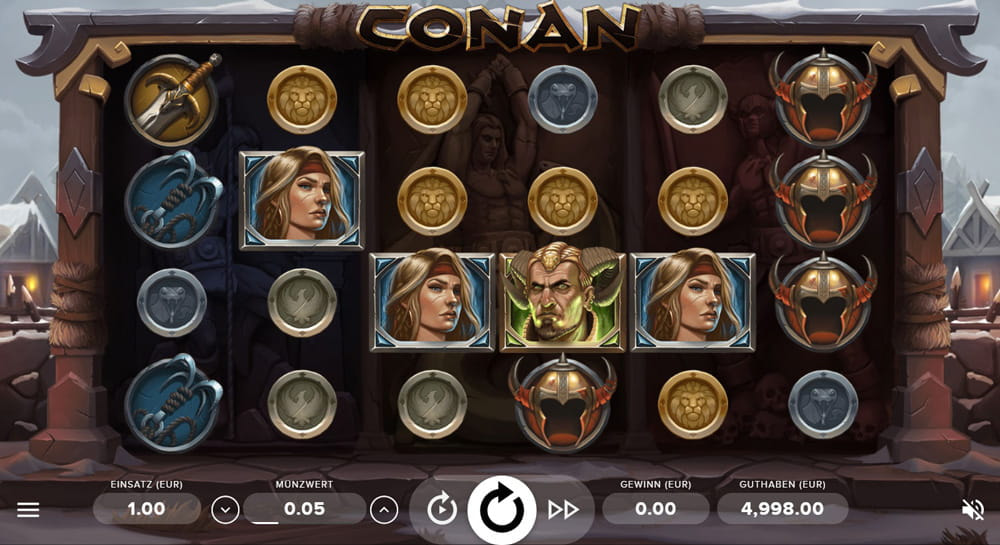1000x545 pixels.
Task: Decrease the coin value (Münzwert)
Action: point(225,510)
